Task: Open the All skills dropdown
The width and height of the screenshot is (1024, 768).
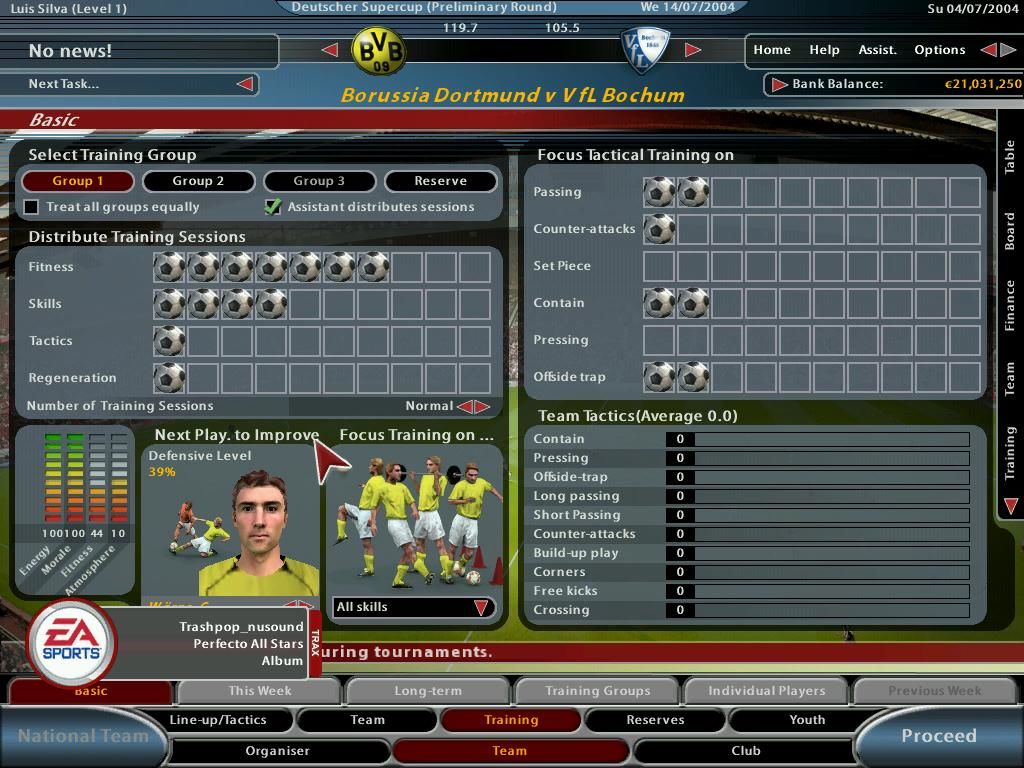Action: 413,607
